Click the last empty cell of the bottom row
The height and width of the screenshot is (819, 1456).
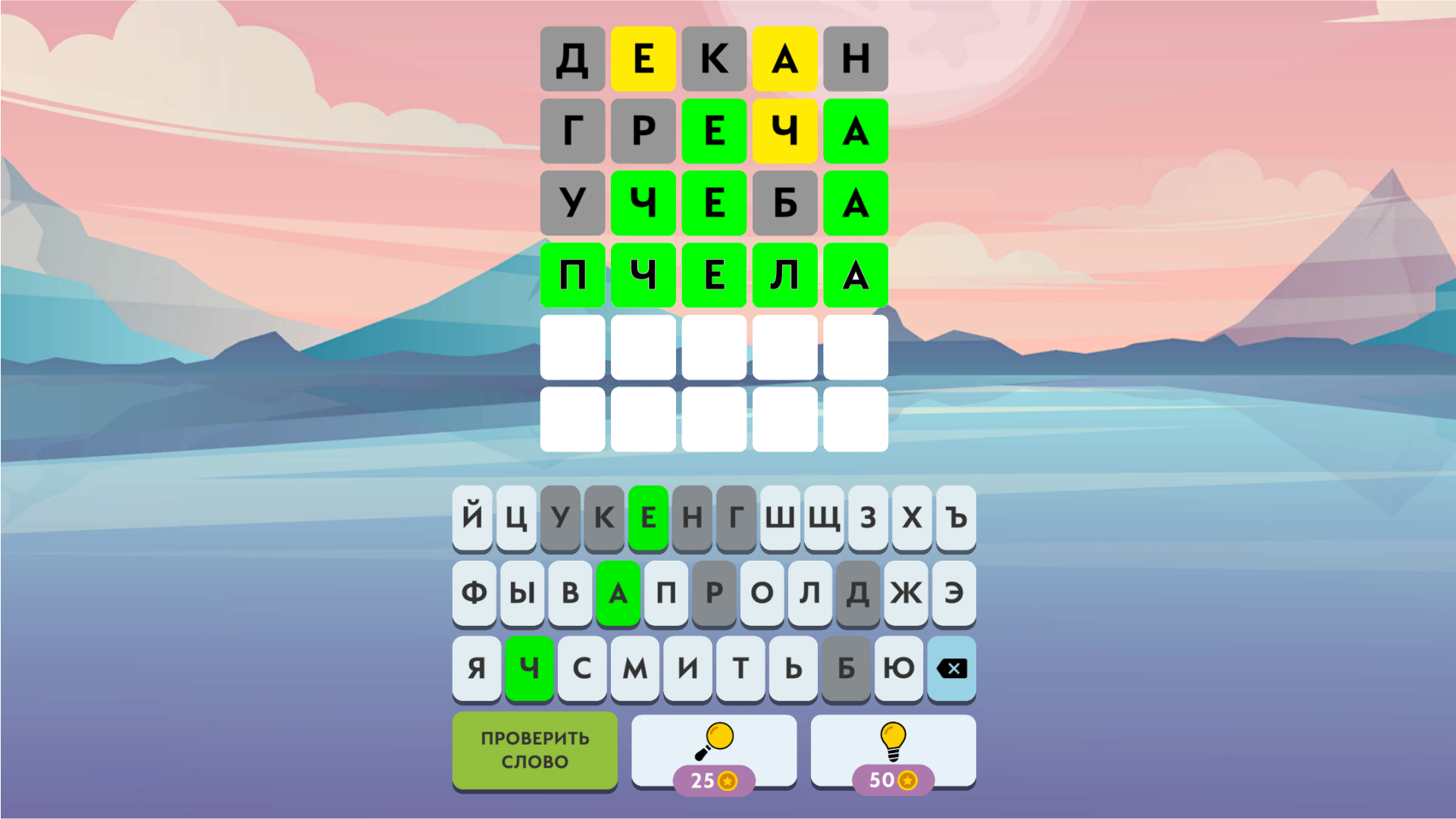[855, 419]
